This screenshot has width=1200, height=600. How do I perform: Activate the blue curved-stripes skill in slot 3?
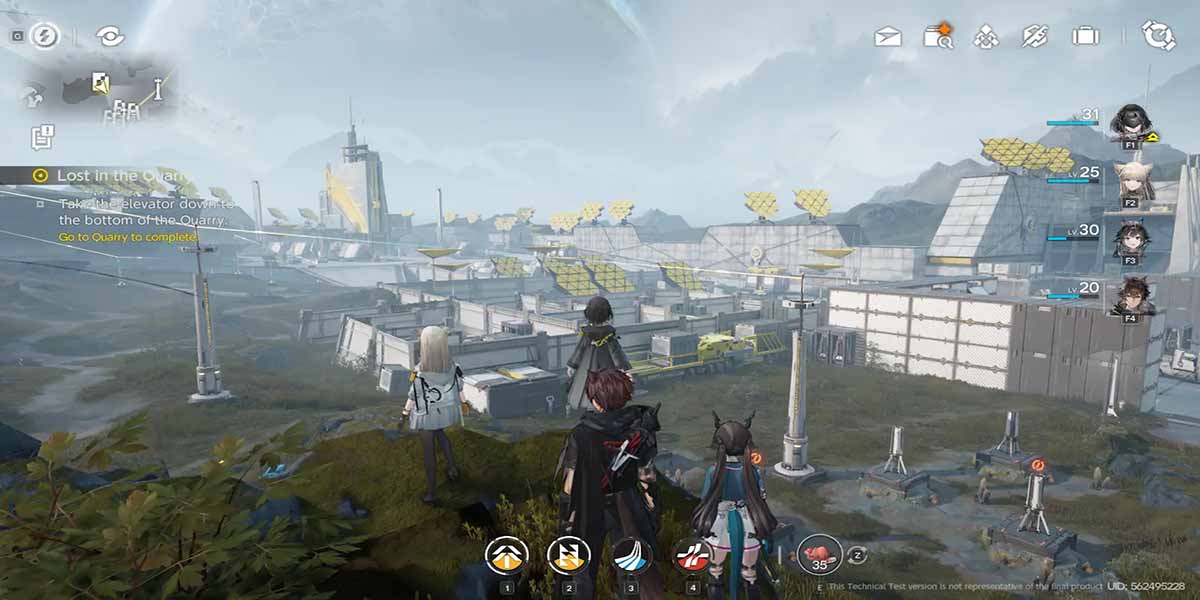[x=631, y=555]
